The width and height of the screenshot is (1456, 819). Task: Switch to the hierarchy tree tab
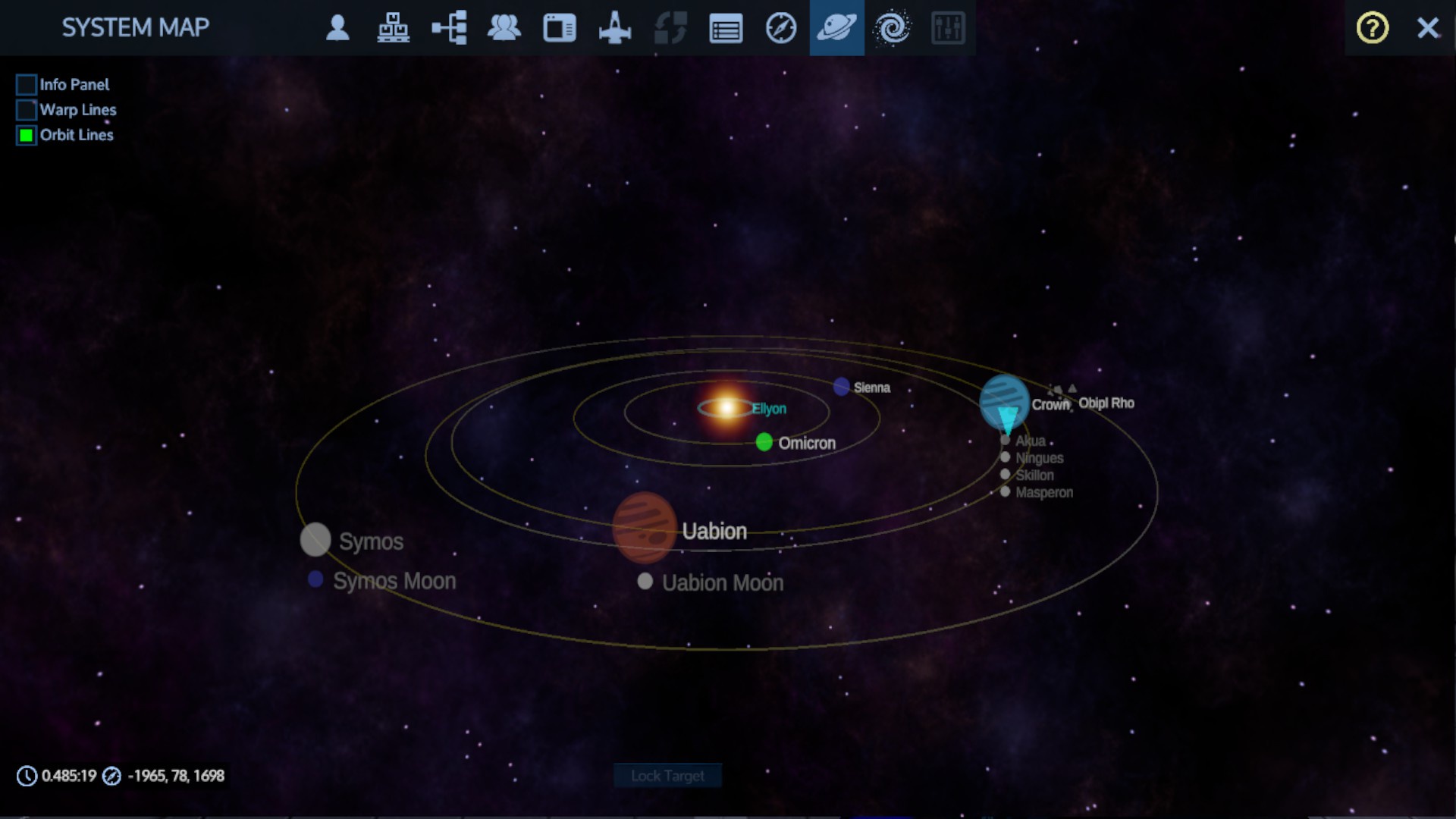[449, 28]
